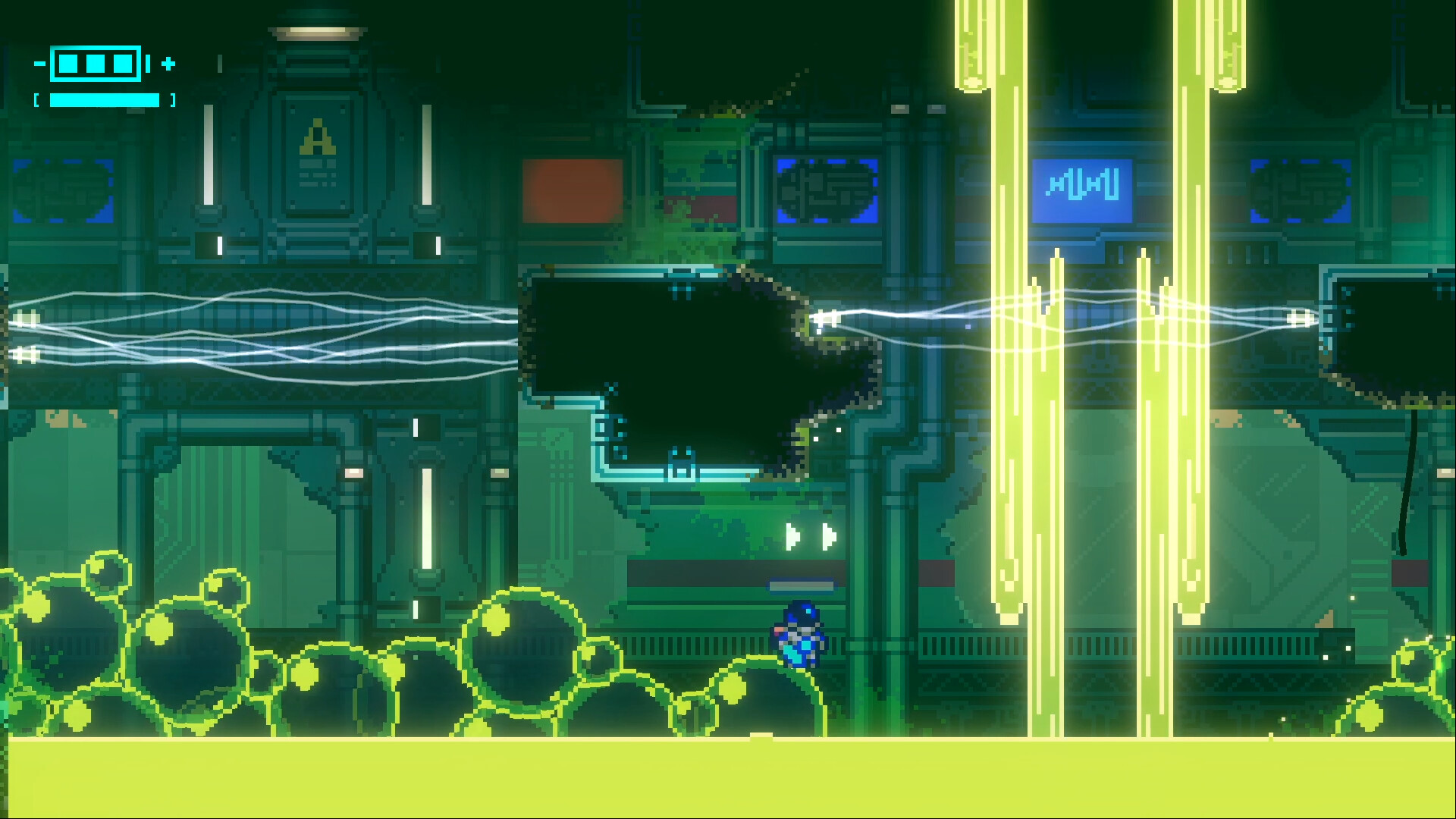Click the red warning panel on the wall
The height and width of the screenshot is (819, 1456).
(574, 190)
